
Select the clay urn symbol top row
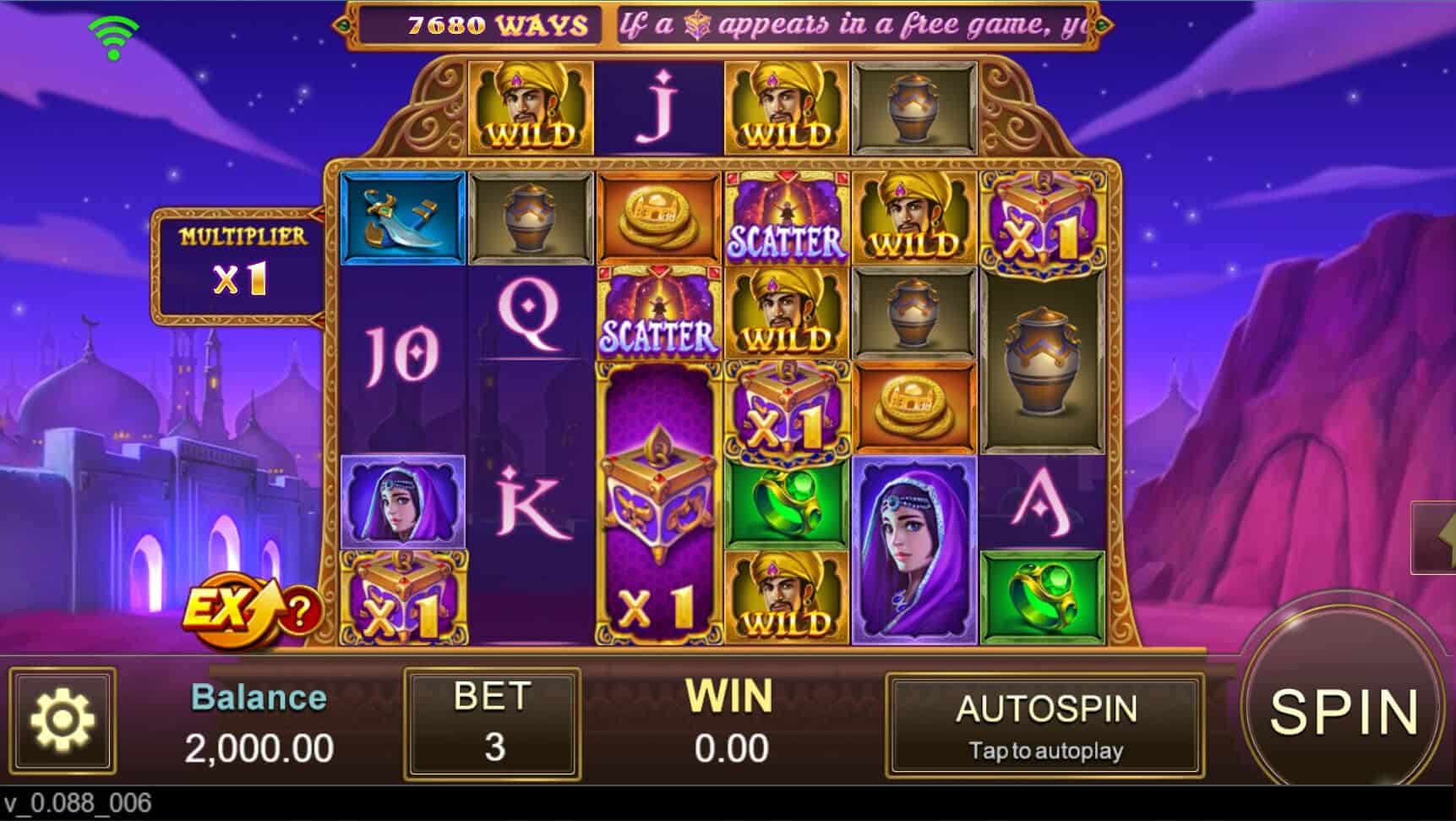click(x=913, y=108)
